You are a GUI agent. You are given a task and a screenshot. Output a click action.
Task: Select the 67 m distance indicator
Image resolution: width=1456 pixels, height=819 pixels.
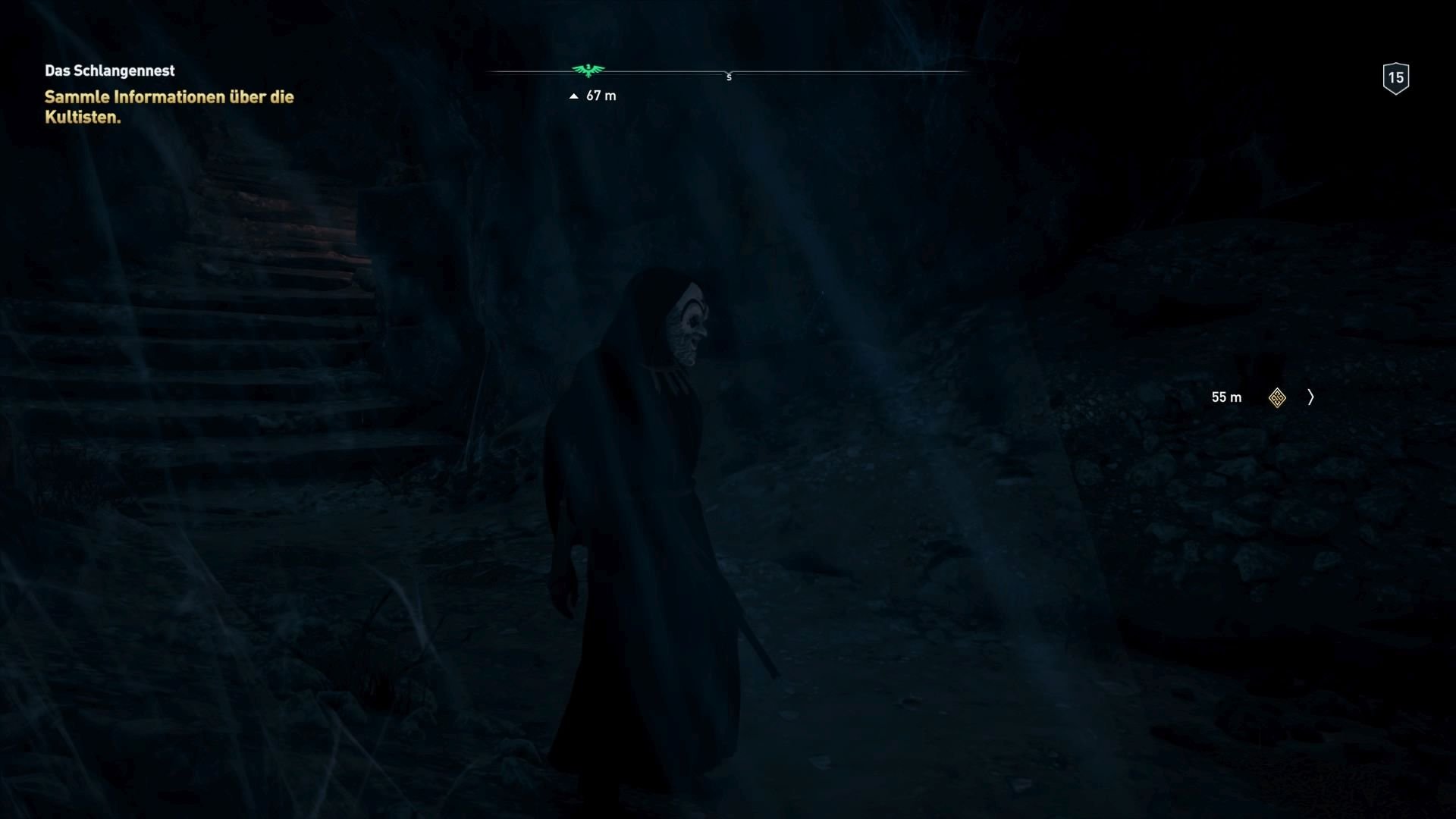pos(600,96)
